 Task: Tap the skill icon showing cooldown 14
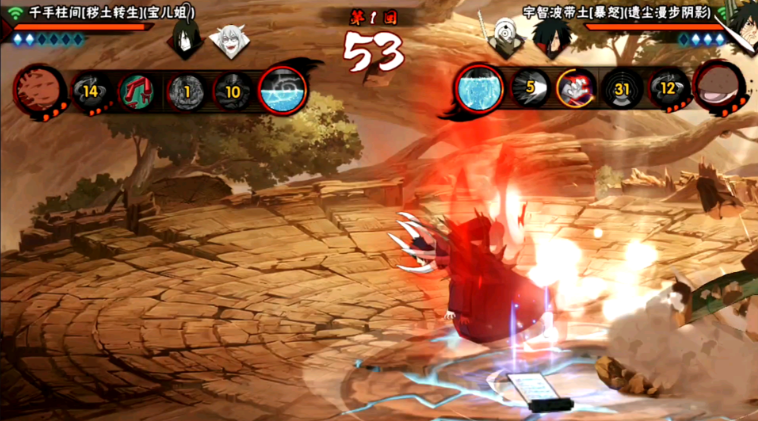pos(90,92)
